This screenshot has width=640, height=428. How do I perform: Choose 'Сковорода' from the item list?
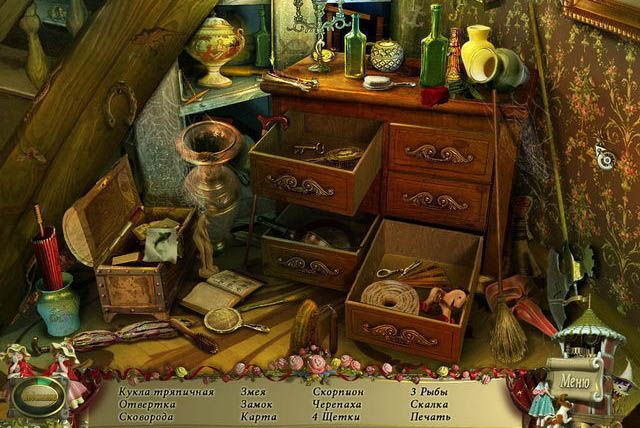click(x=149, y=416)
